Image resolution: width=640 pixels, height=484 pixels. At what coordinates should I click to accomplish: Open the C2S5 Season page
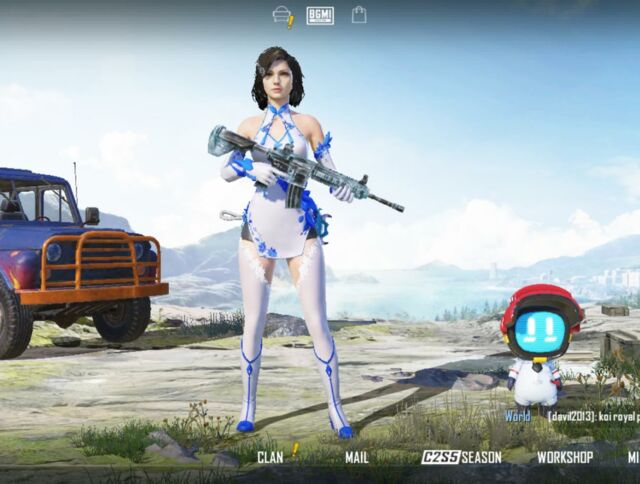pos(461,457)
